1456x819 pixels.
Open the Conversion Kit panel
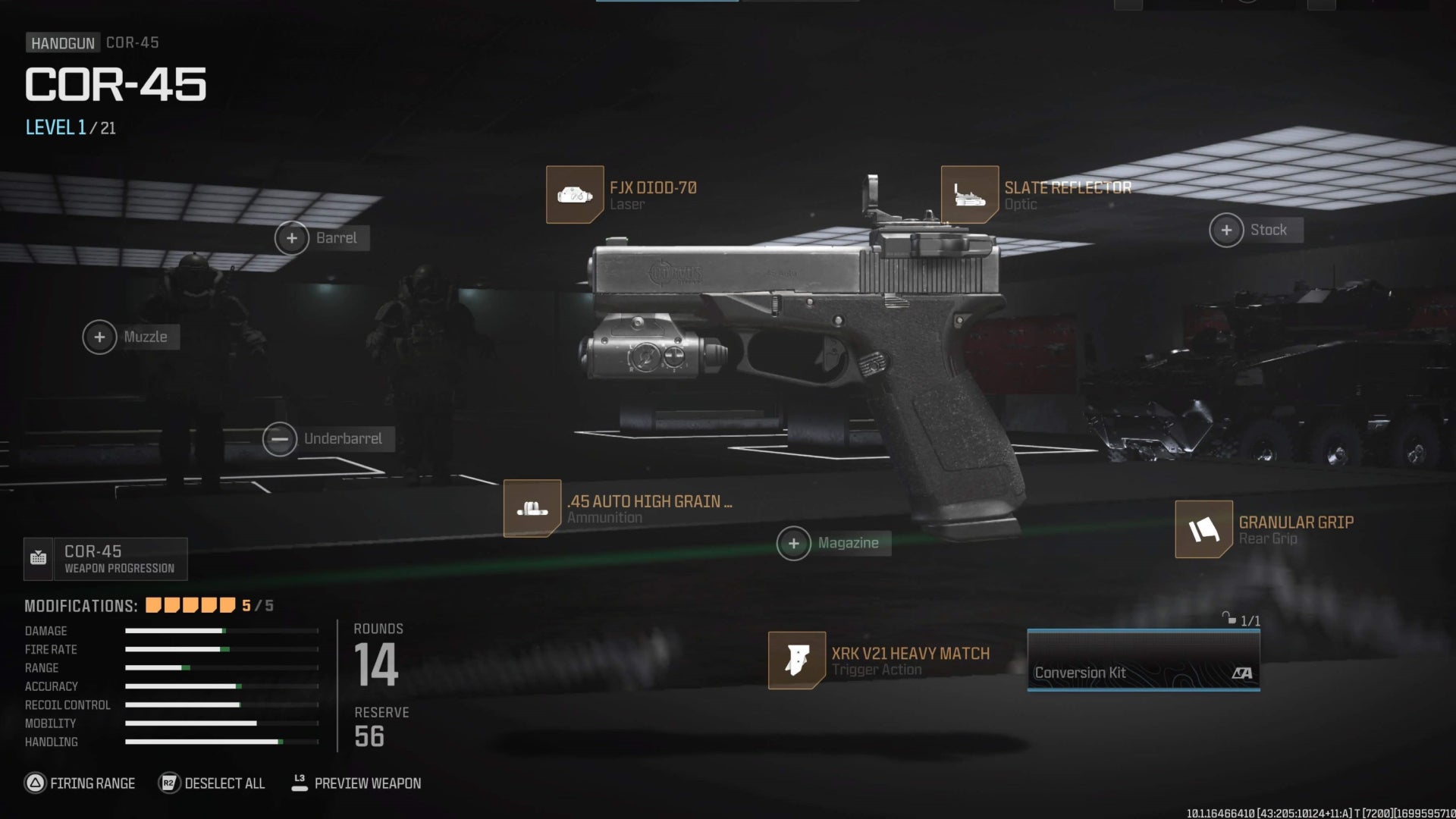(1143, 661)
